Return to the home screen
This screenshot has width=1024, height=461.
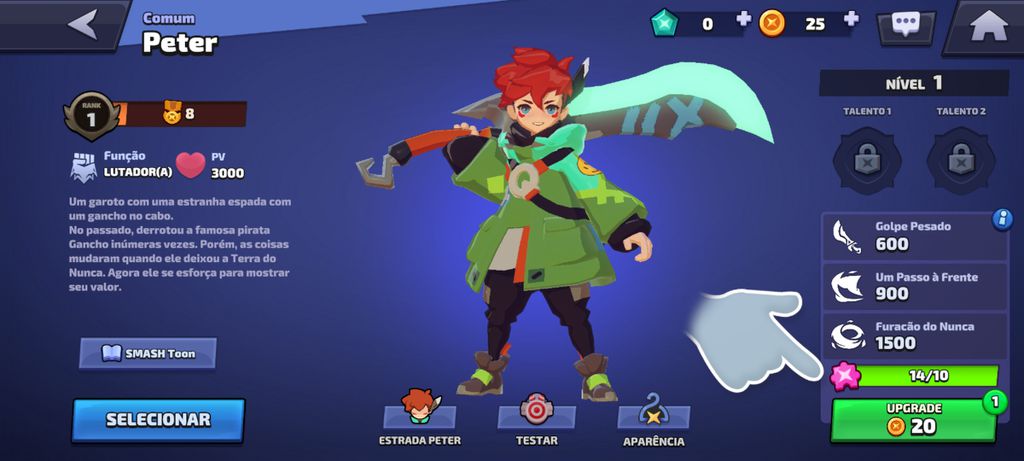tap(987, 27)
